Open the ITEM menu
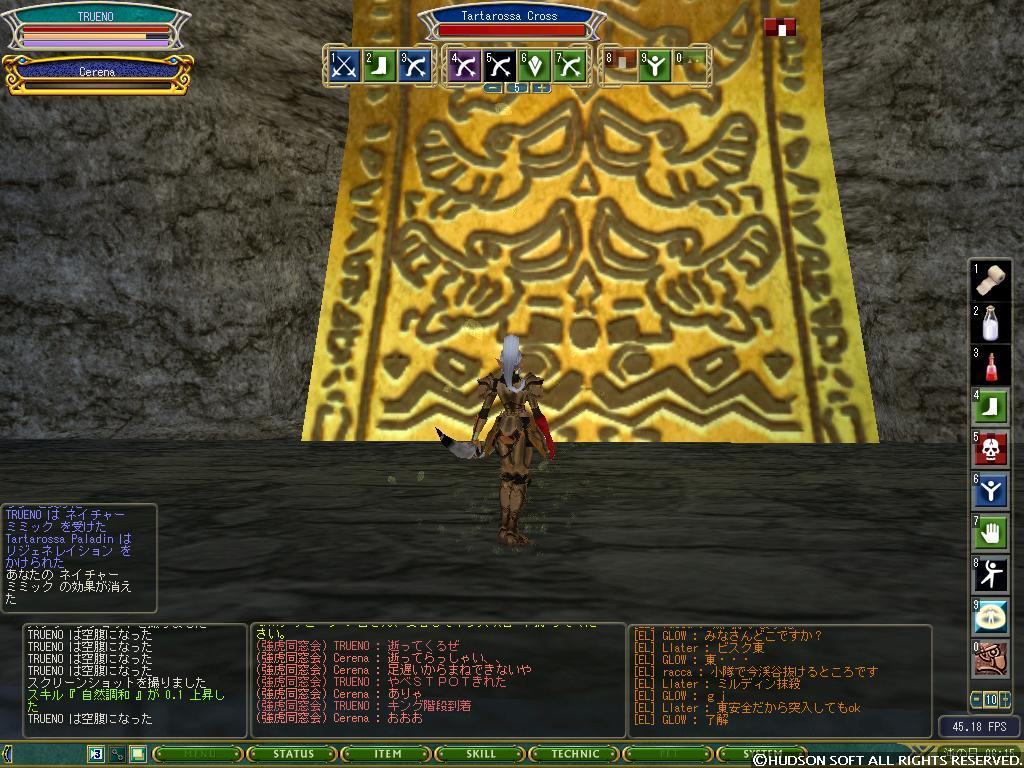Image resolution: width=1024 pixels, height=768 pixels. (387, 754)
